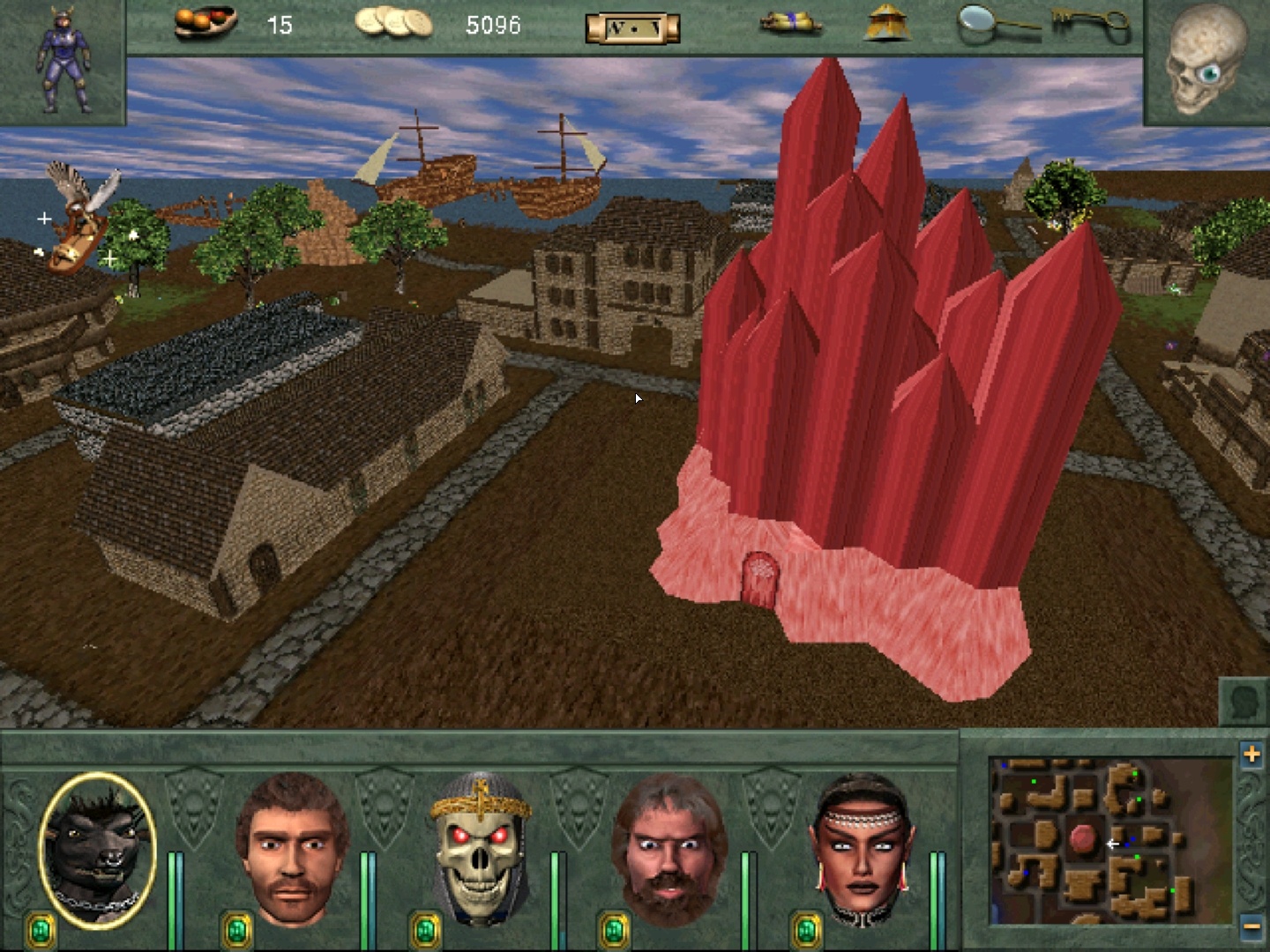This screenshot has width=1270, height=952.
Task: Zoom out the minimap with minus button
Action: click(1251, 927)
